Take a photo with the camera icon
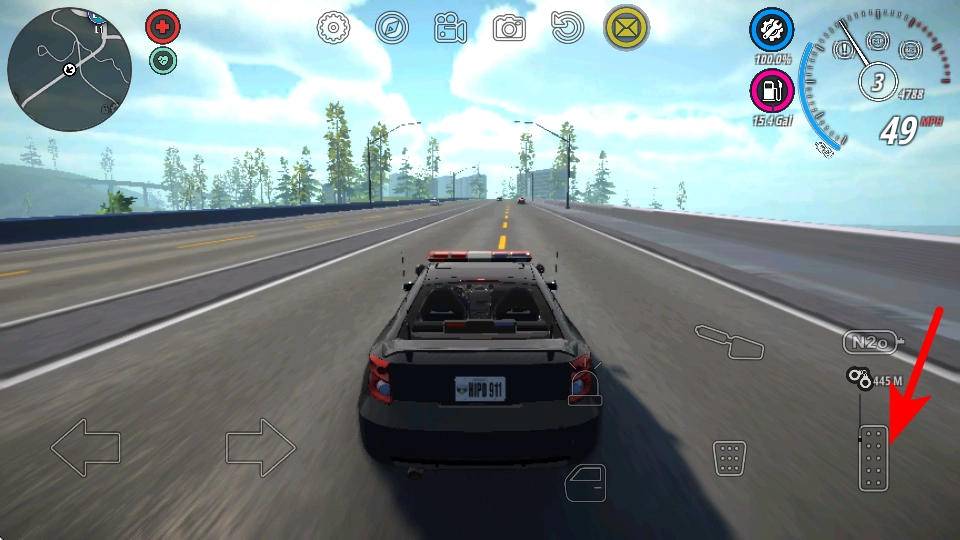 [509, 28]
